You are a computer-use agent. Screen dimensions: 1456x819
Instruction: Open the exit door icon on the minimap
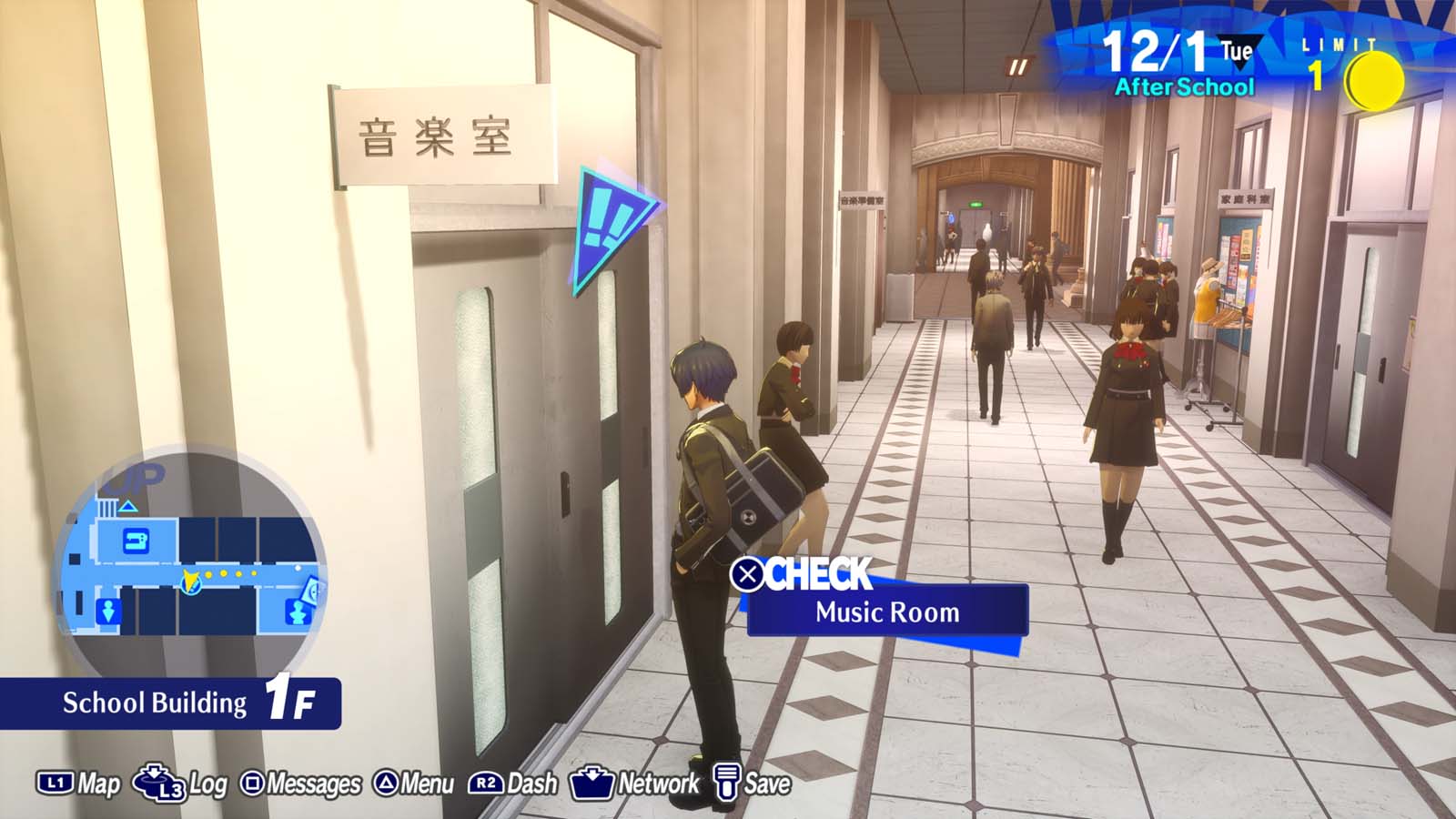tap(107, 612)
